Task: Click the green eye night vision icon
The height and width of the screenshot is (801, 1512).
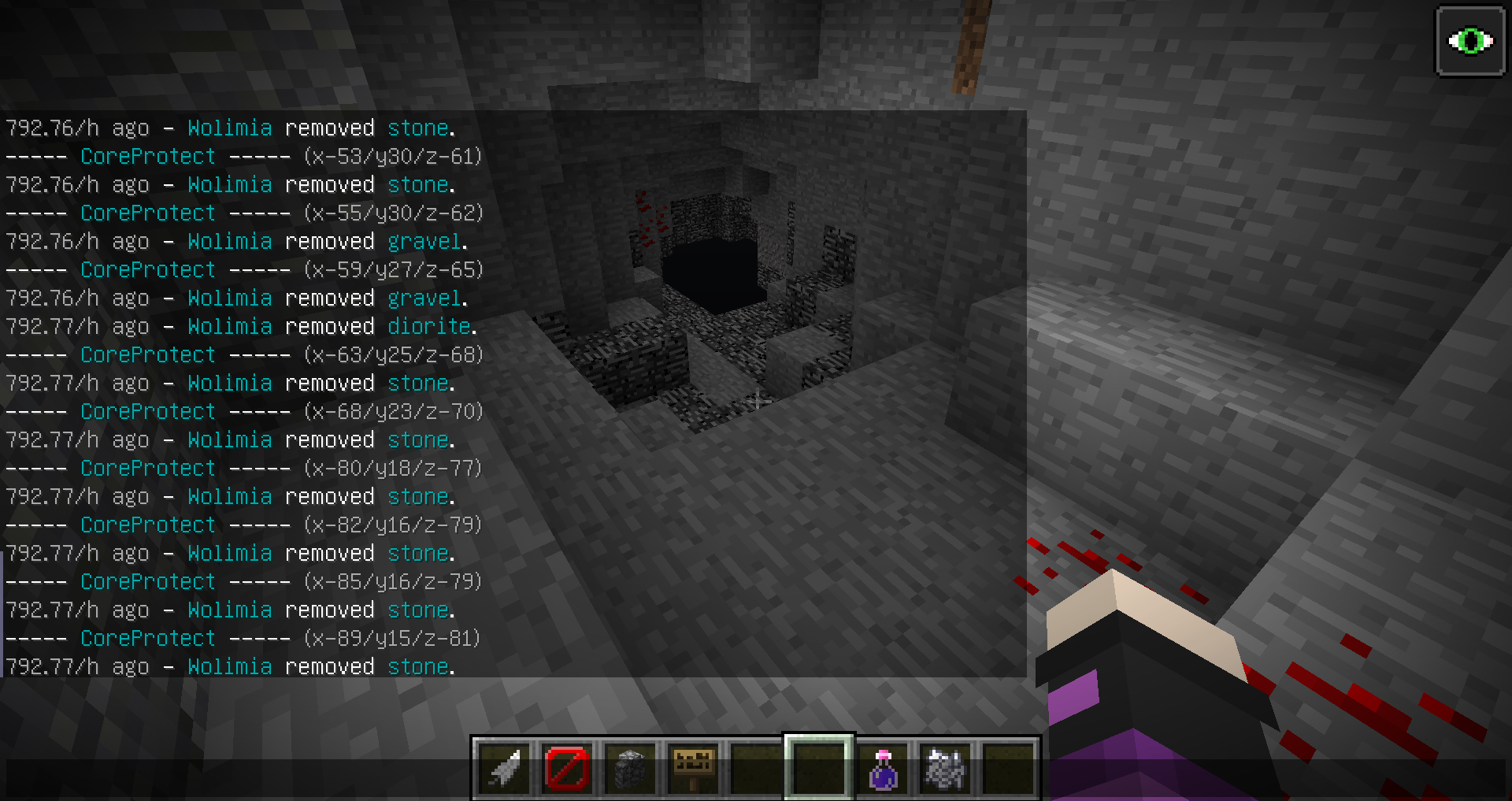Action: (x=1470, y=41)
